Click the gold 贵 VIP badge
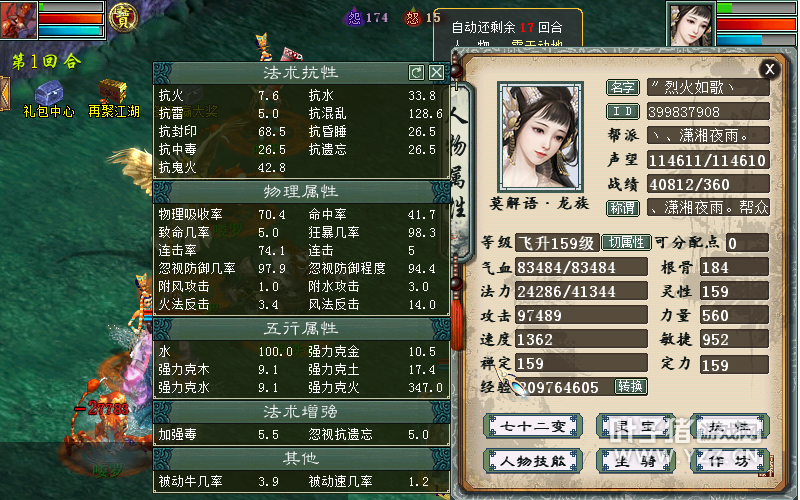Screen dimensions: 800x500 (123, 18)
